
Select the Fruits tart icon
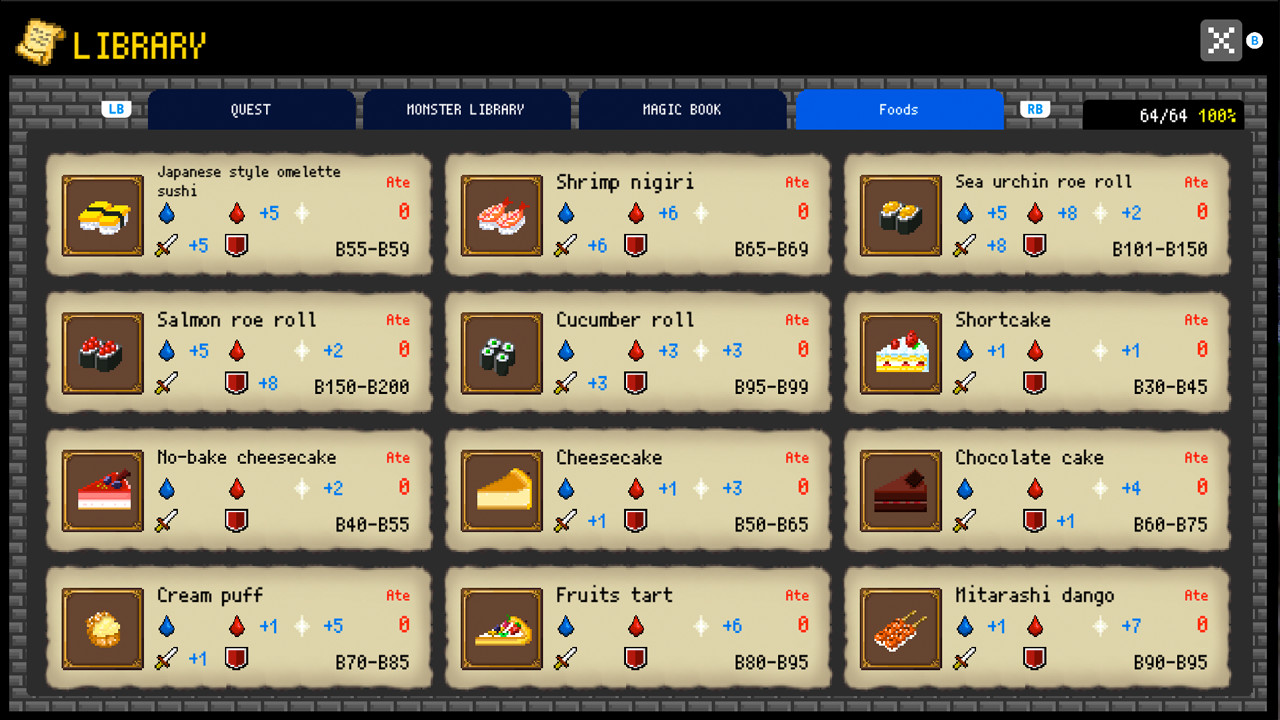tap(501, 628)
